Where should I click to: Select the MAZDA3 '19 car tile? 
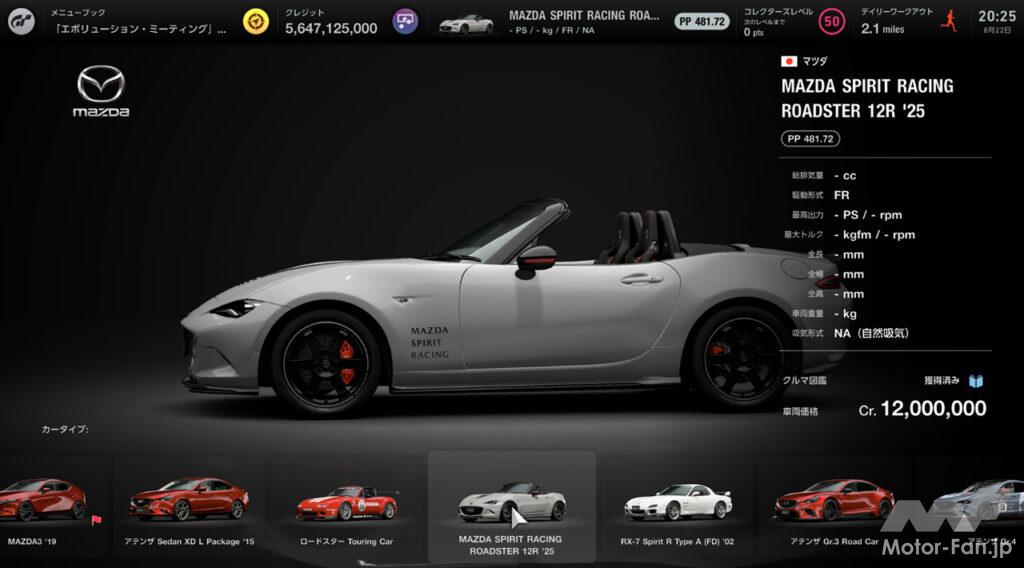click(50, 505)
